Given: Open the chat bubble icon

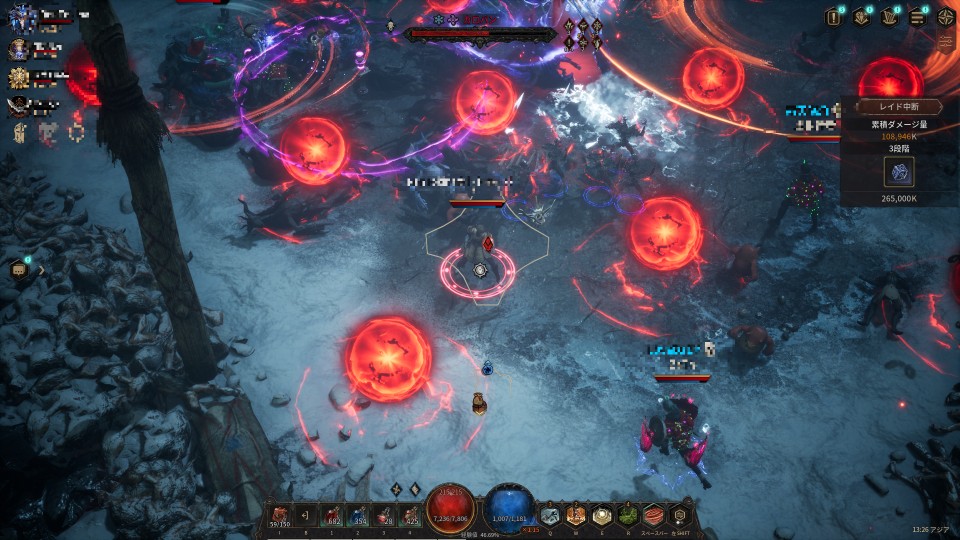Looking at the screenshot, I should [18, 269].
